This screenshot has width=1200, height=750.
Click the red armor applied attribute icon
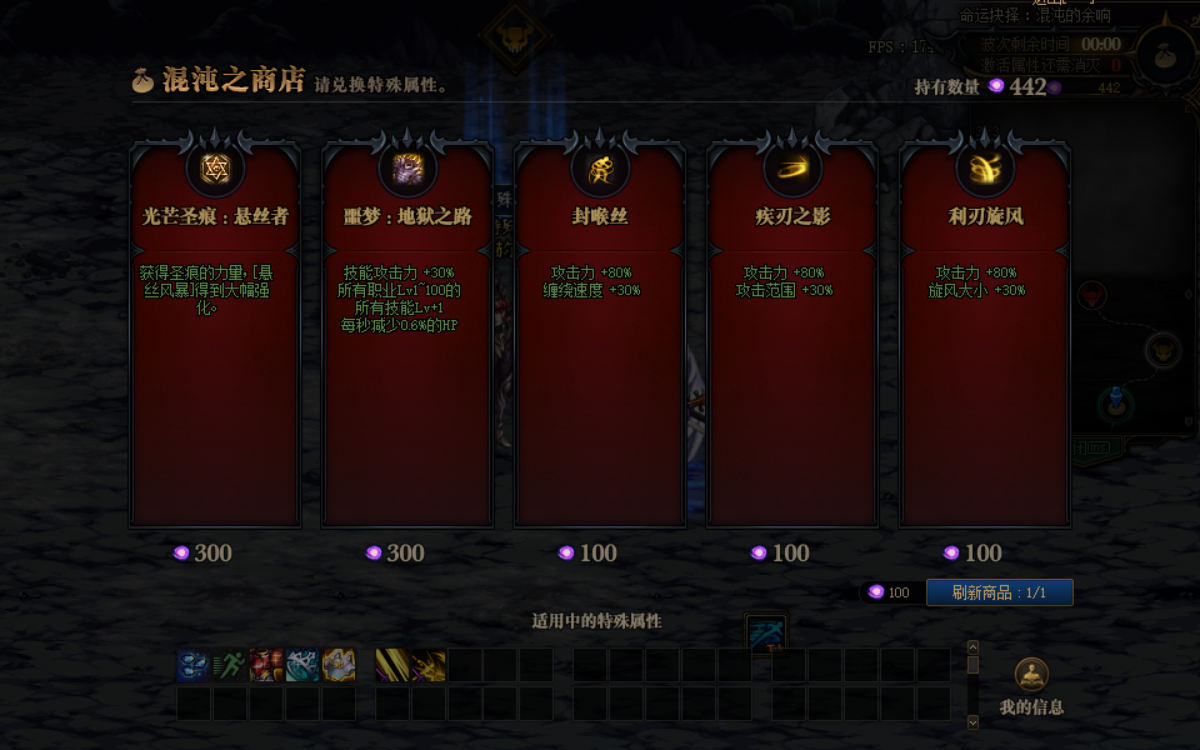pyautogui.click(x=266, y=665)
